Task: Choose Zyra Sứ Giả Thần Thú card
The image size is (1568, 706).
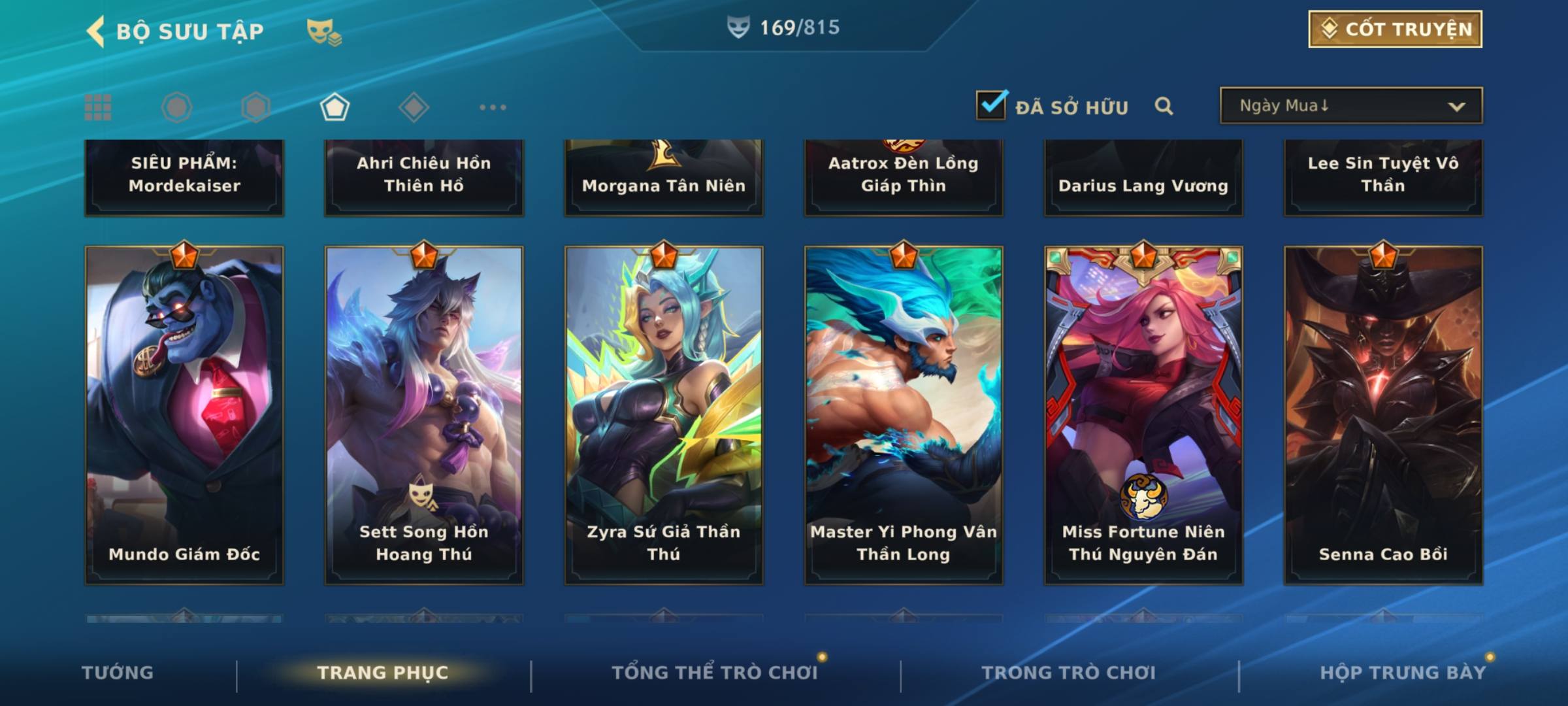Action: pos(664,414)
